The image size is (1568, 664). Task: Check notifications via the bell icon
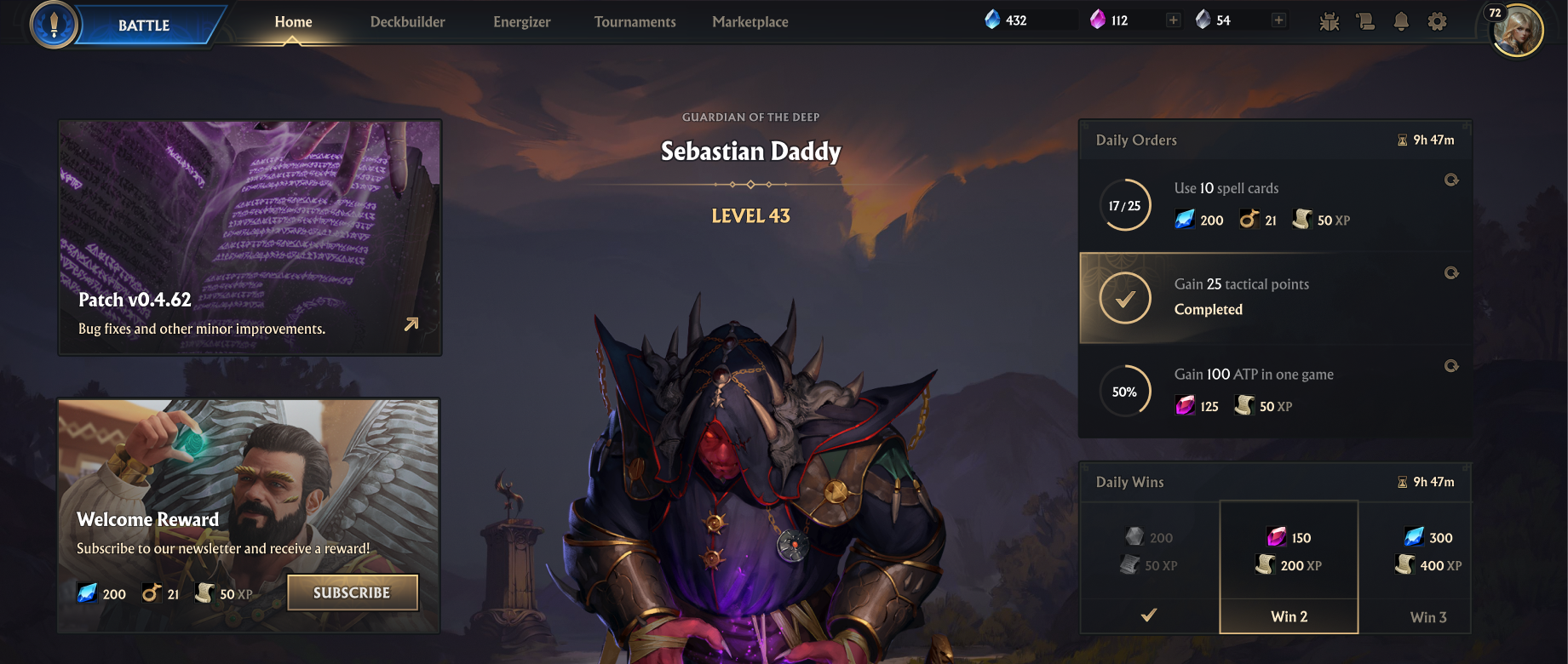coord(1401,22)
